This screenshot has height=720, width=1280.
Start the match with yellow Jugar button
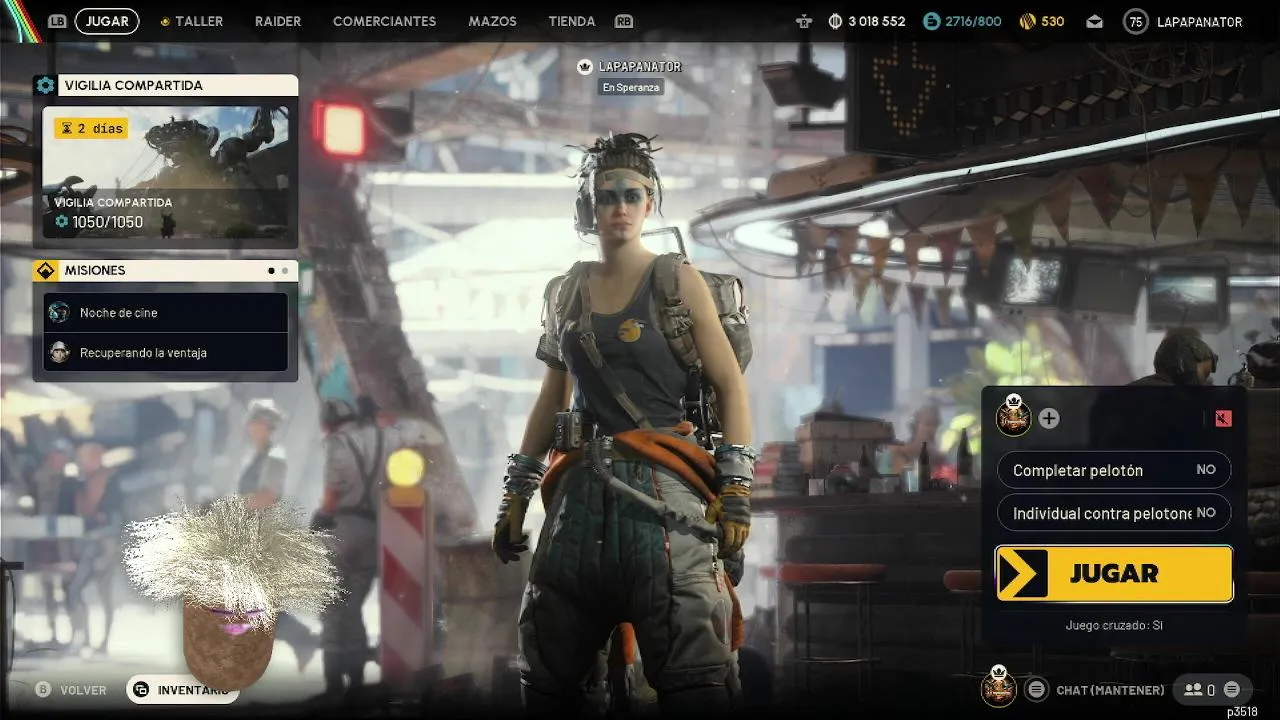click(x=1114, y=574)
